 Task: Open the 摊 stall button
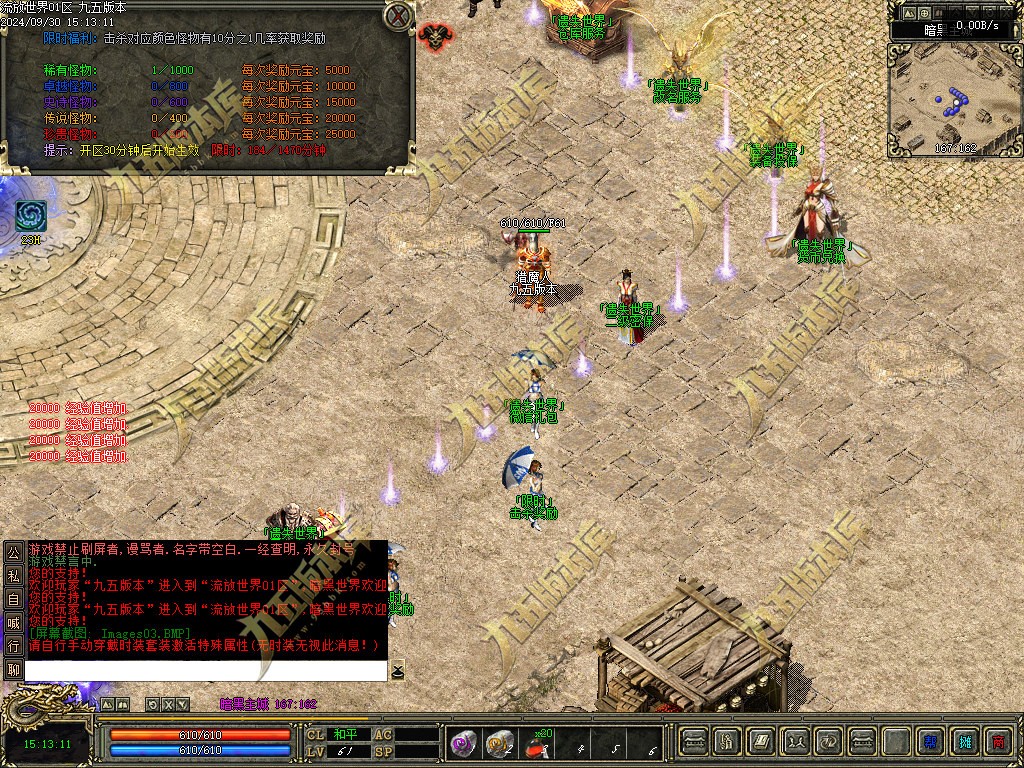[x=965, y=742]
